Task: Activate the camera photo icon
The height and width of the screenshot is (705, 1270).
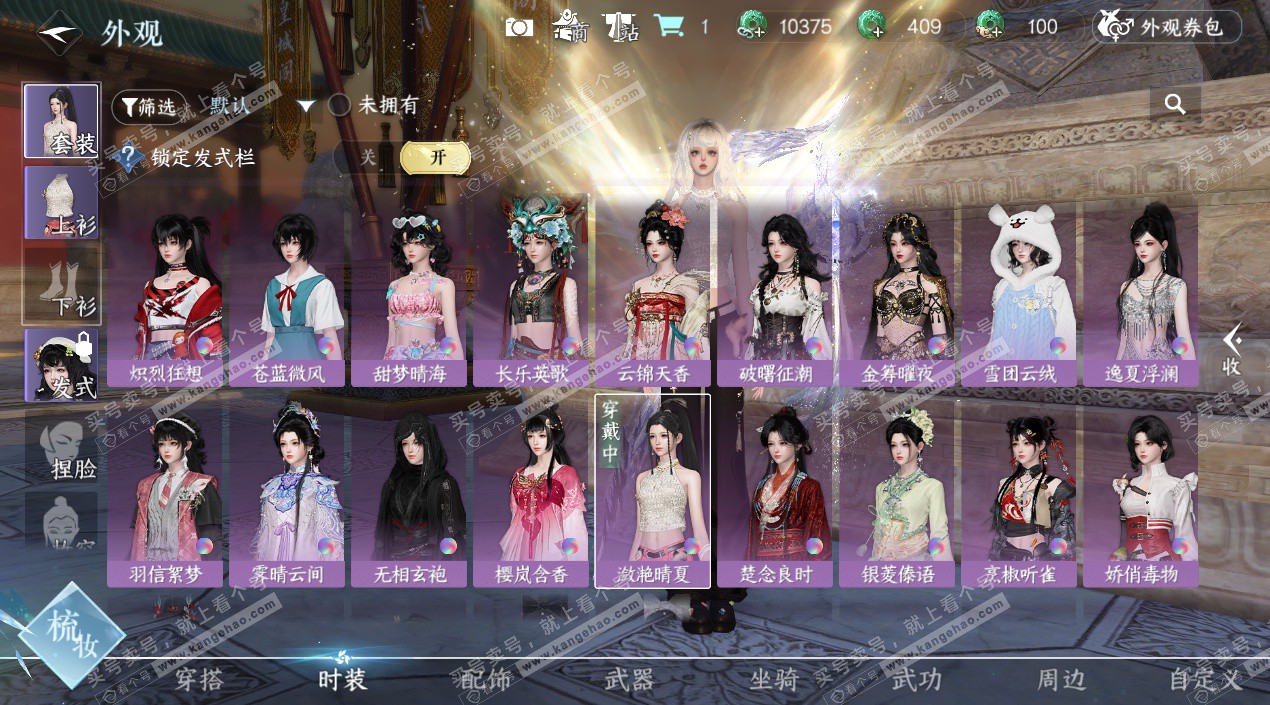Action: (x=520, y=27)
